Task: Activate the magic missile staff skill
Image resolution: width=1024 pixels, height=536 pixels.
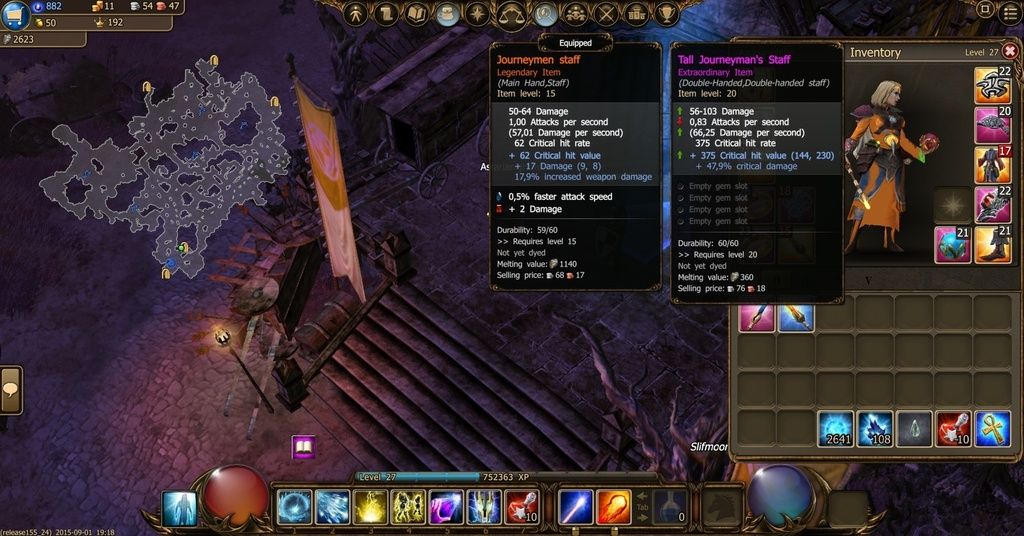Action: pyautogui.click(x=576, y=507)
